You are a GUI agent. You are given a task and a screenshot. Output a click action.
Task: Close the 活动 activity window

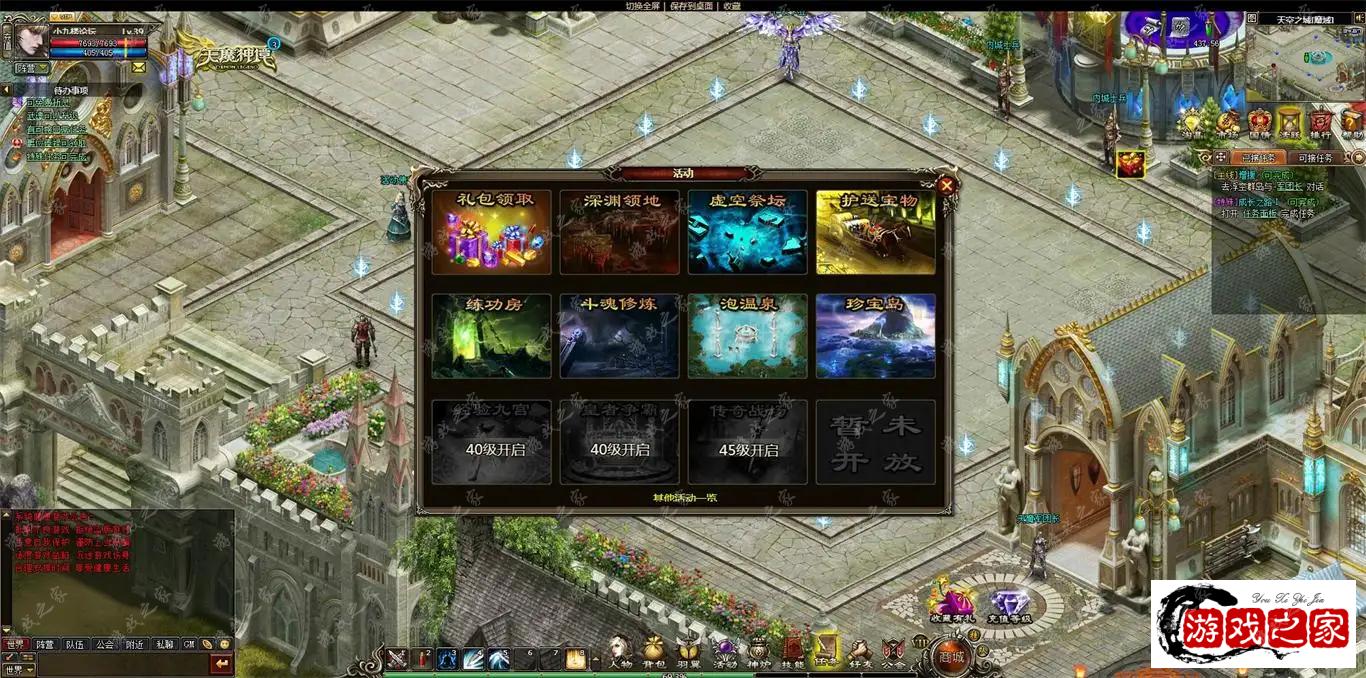pos(946,185)
